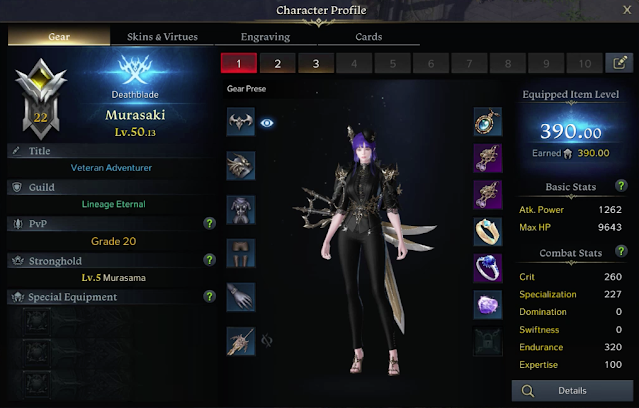
Task: Open the Engraving tab
Action: 265,37
